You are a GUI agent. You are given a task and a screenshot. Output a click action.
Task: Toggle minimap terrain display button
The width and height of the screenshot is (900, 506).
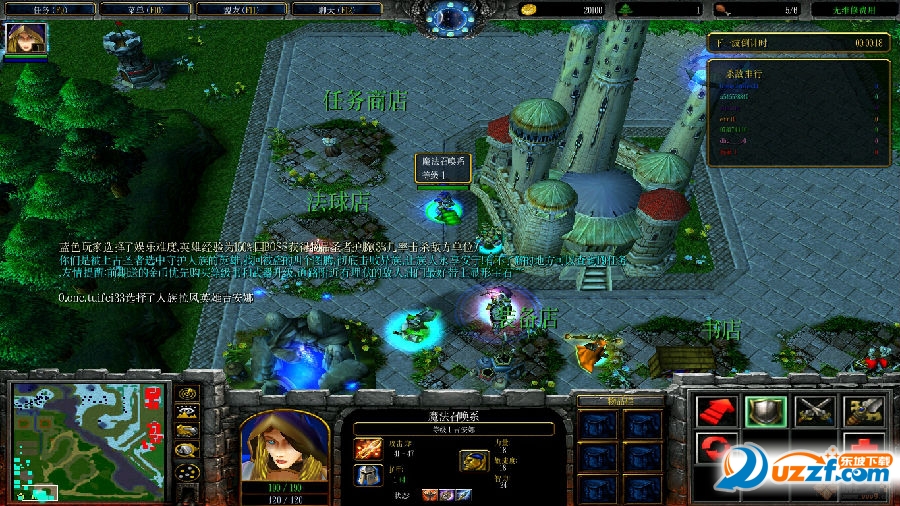coord(186,411)
